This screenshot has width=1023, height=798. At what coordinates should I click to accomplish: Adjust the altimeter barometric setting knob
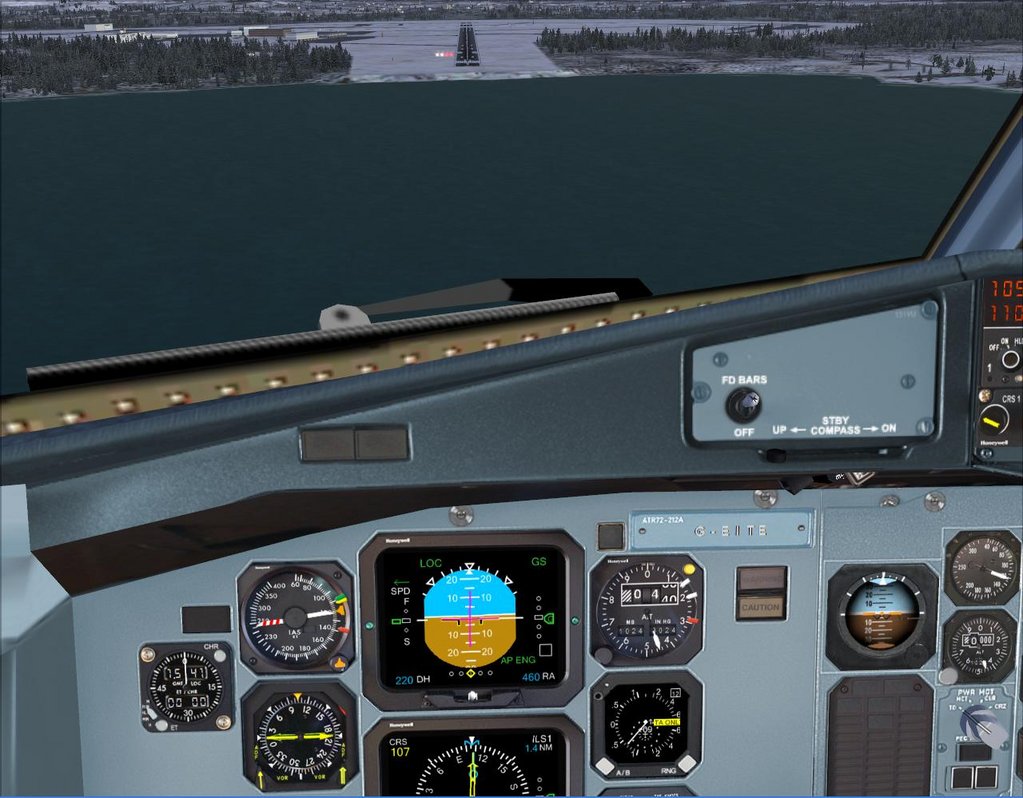coord(603,655)
